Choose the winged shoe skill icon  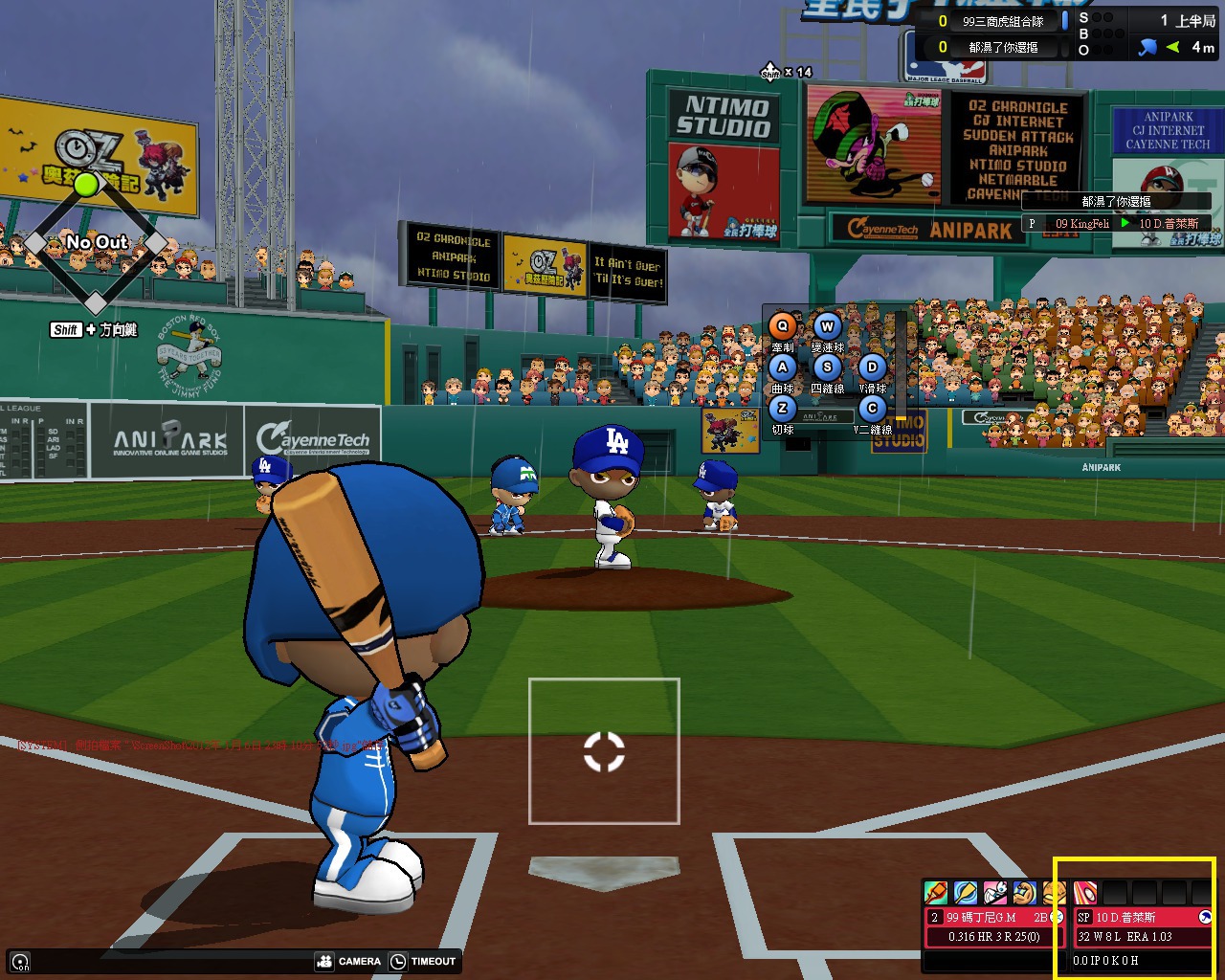pyautogui.click(x=994, y=893)
